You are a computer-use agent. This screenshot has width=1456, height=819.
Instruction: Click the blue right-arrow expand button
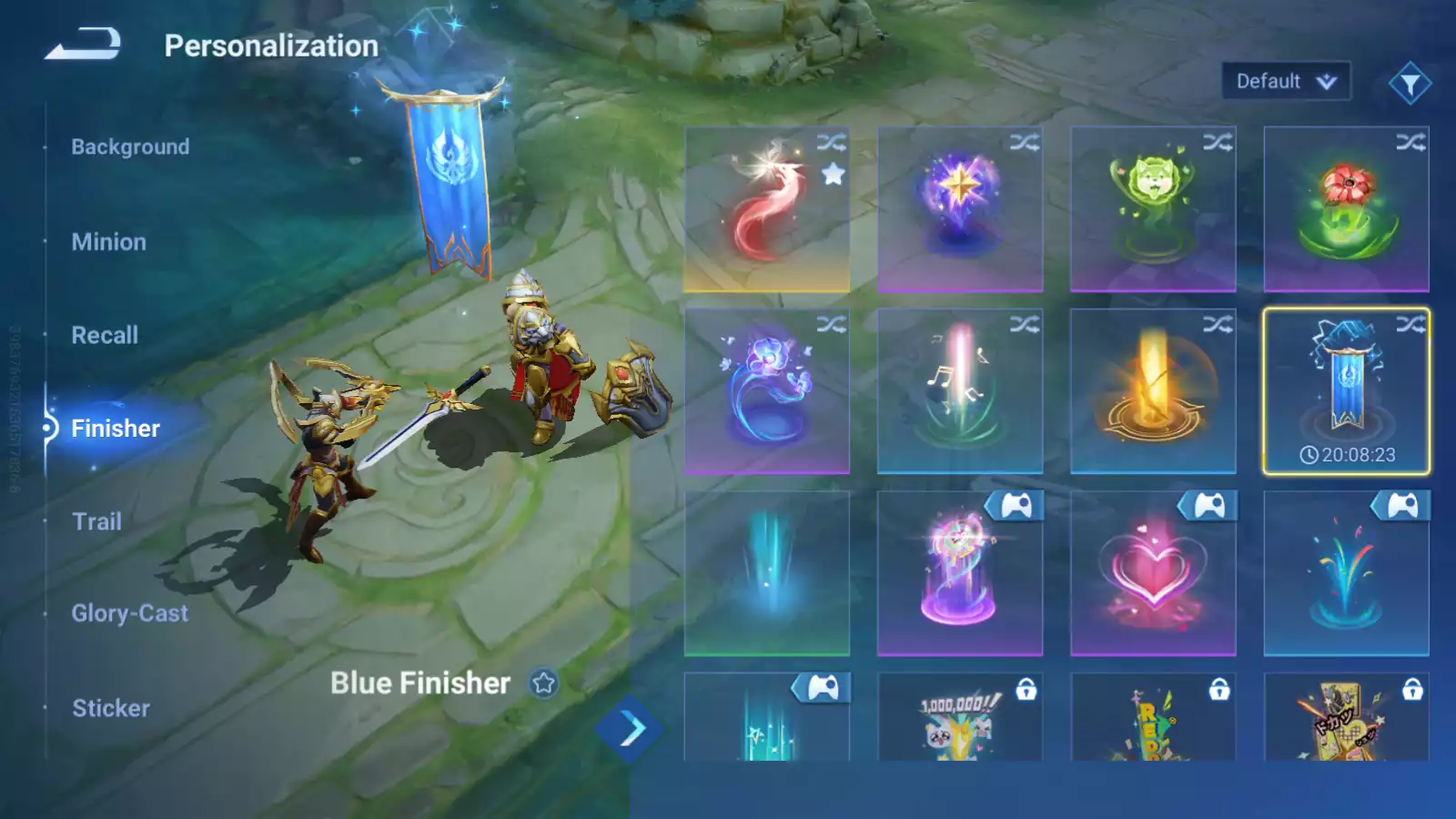pos(631,728)
